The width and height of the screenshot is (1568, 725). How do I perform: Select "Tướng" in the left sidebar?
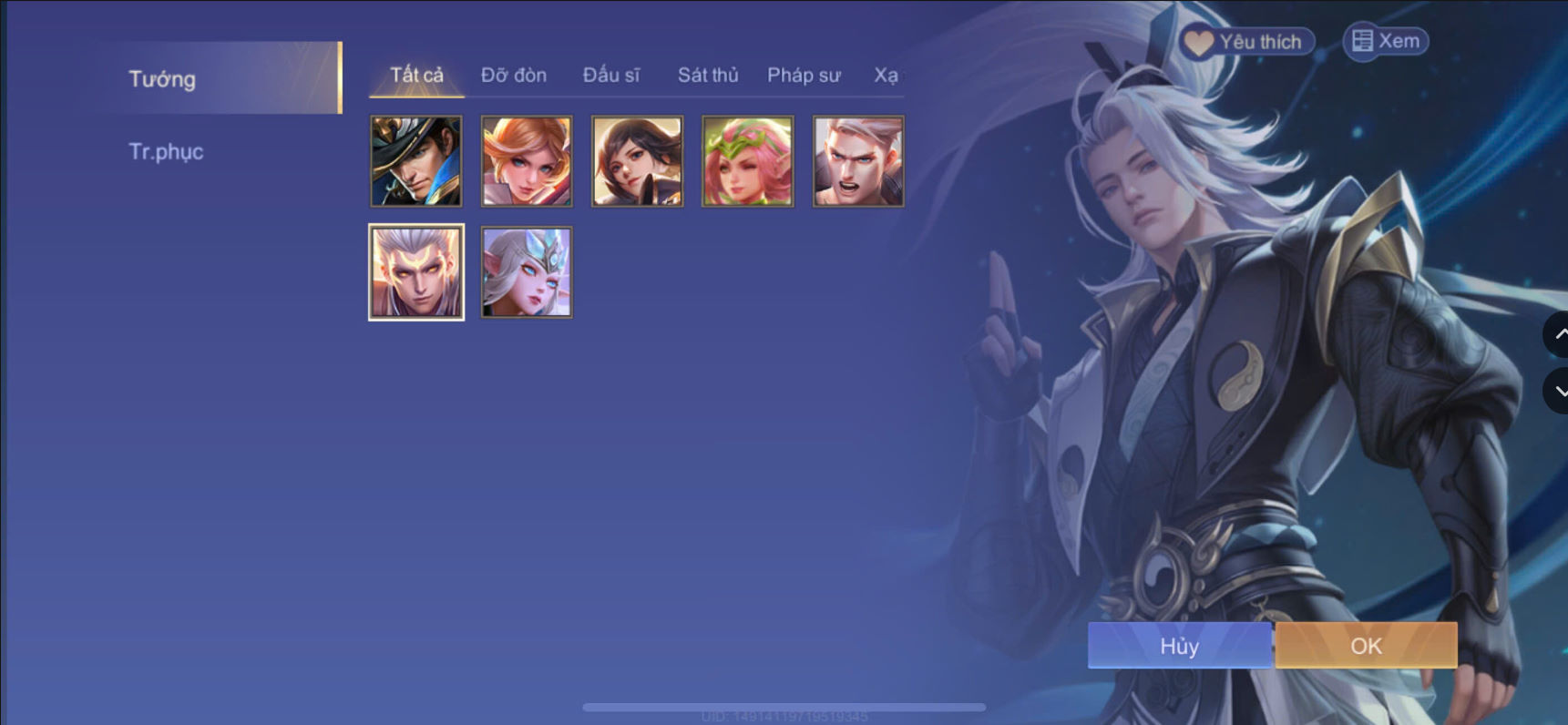pos(160,79)
